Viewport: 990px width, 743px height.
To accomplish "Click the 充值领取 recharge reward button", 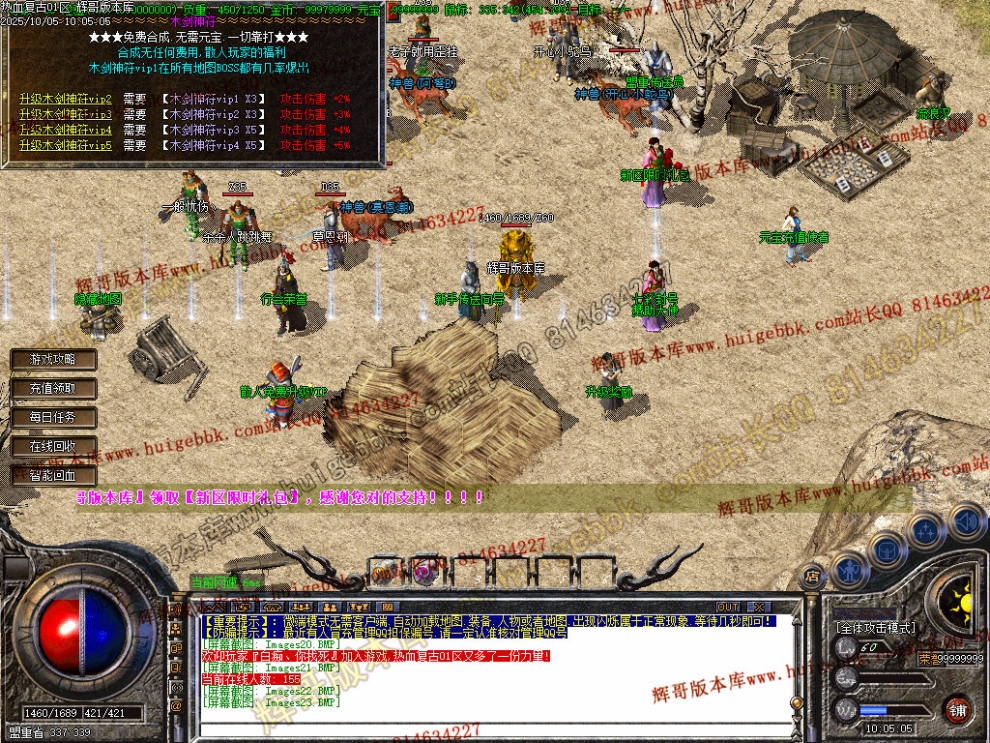I will [52, 388].
